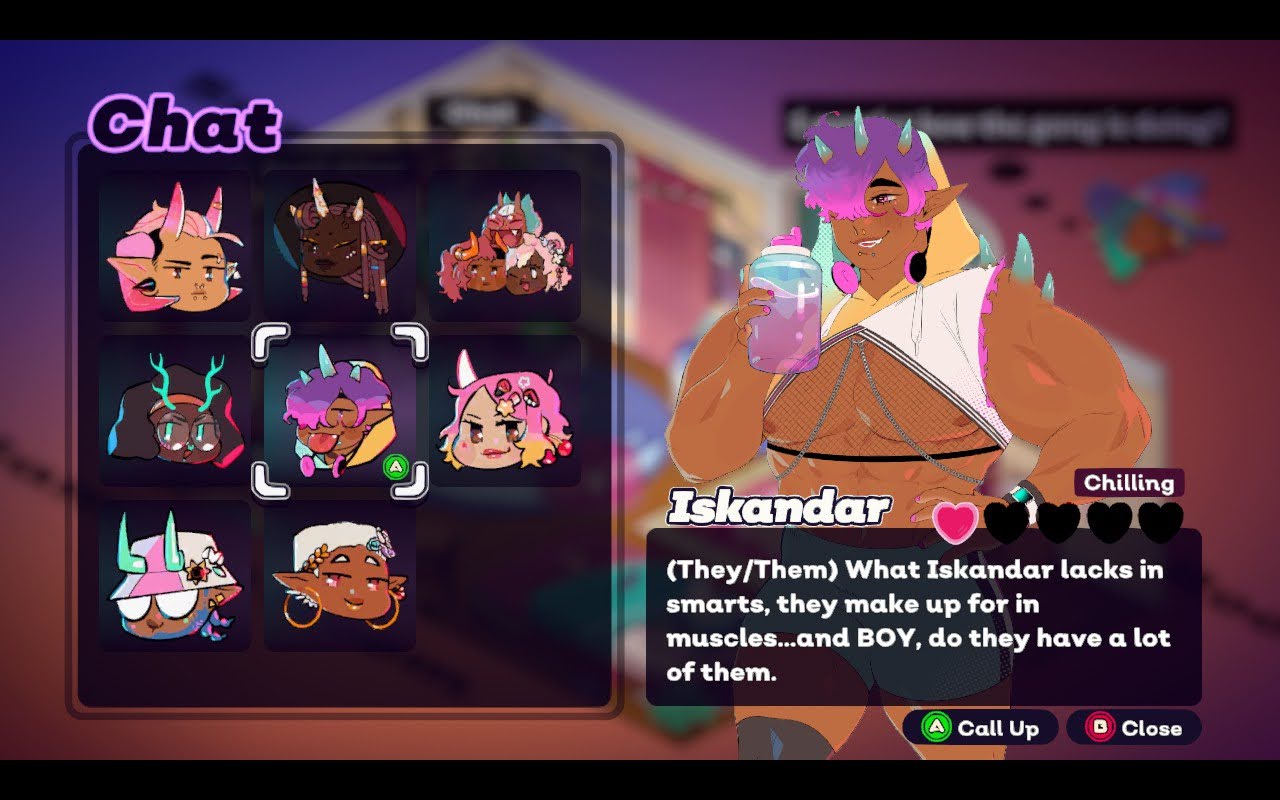1280x800 pixels.
Task: Close the Chat menu
Action: tap(1133, 728)
